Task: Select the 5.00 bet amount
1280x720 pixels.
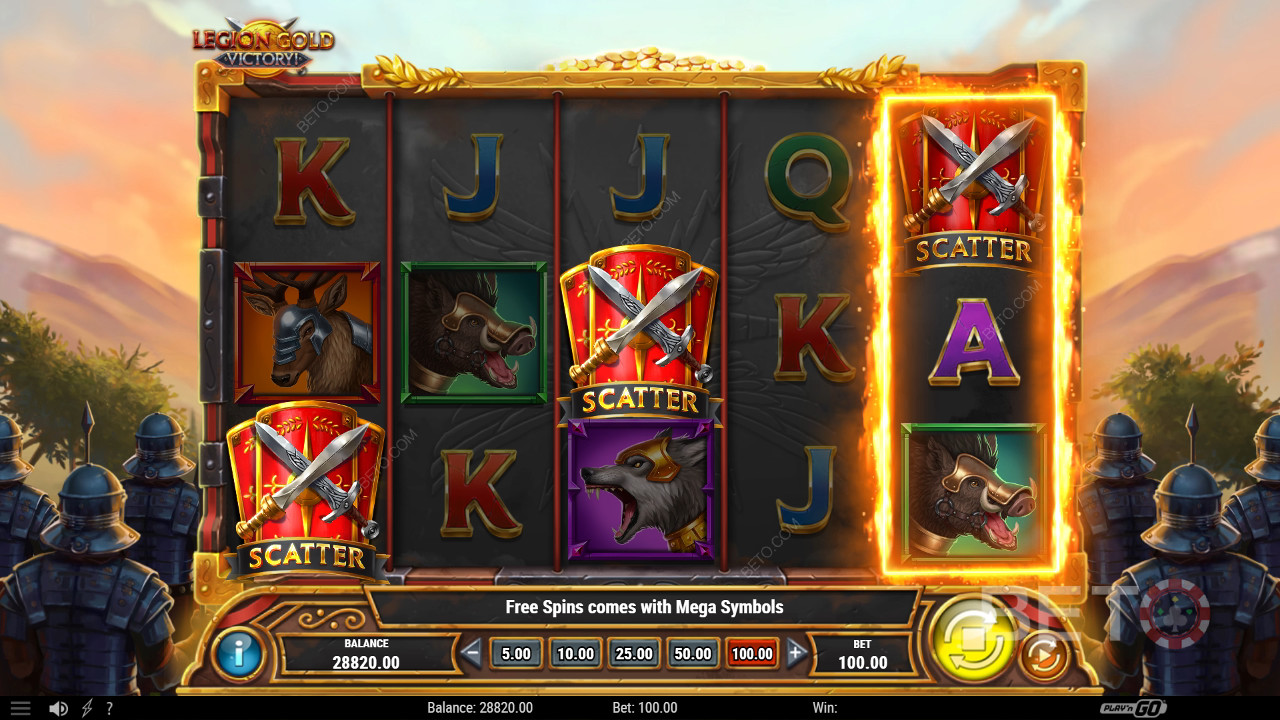Action: tap(516, 654)
